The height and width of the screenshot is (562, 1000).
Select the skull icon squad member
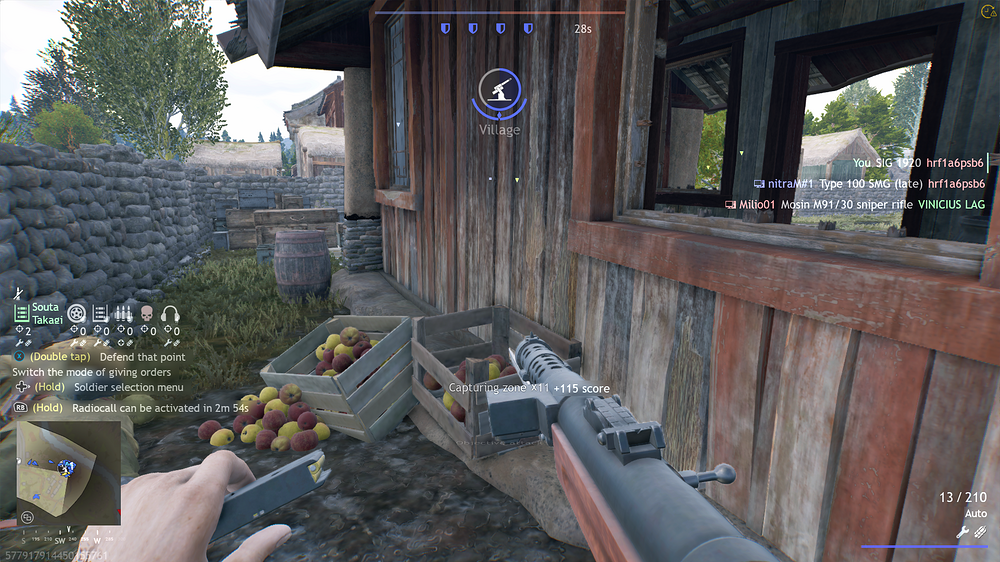[x=147, y=313]
